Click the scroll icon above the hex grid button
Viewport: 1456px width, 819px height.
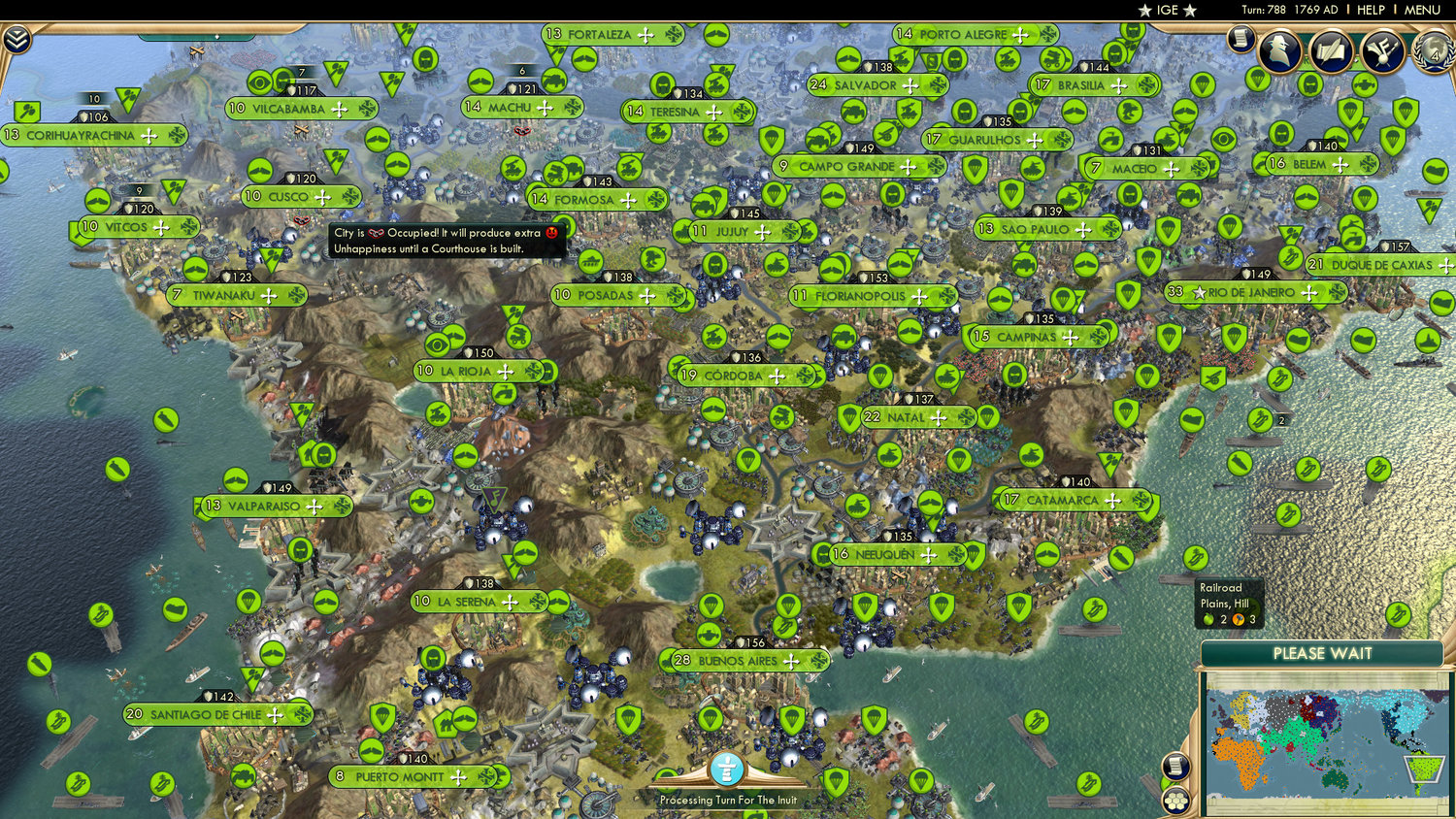[1175, 766]
